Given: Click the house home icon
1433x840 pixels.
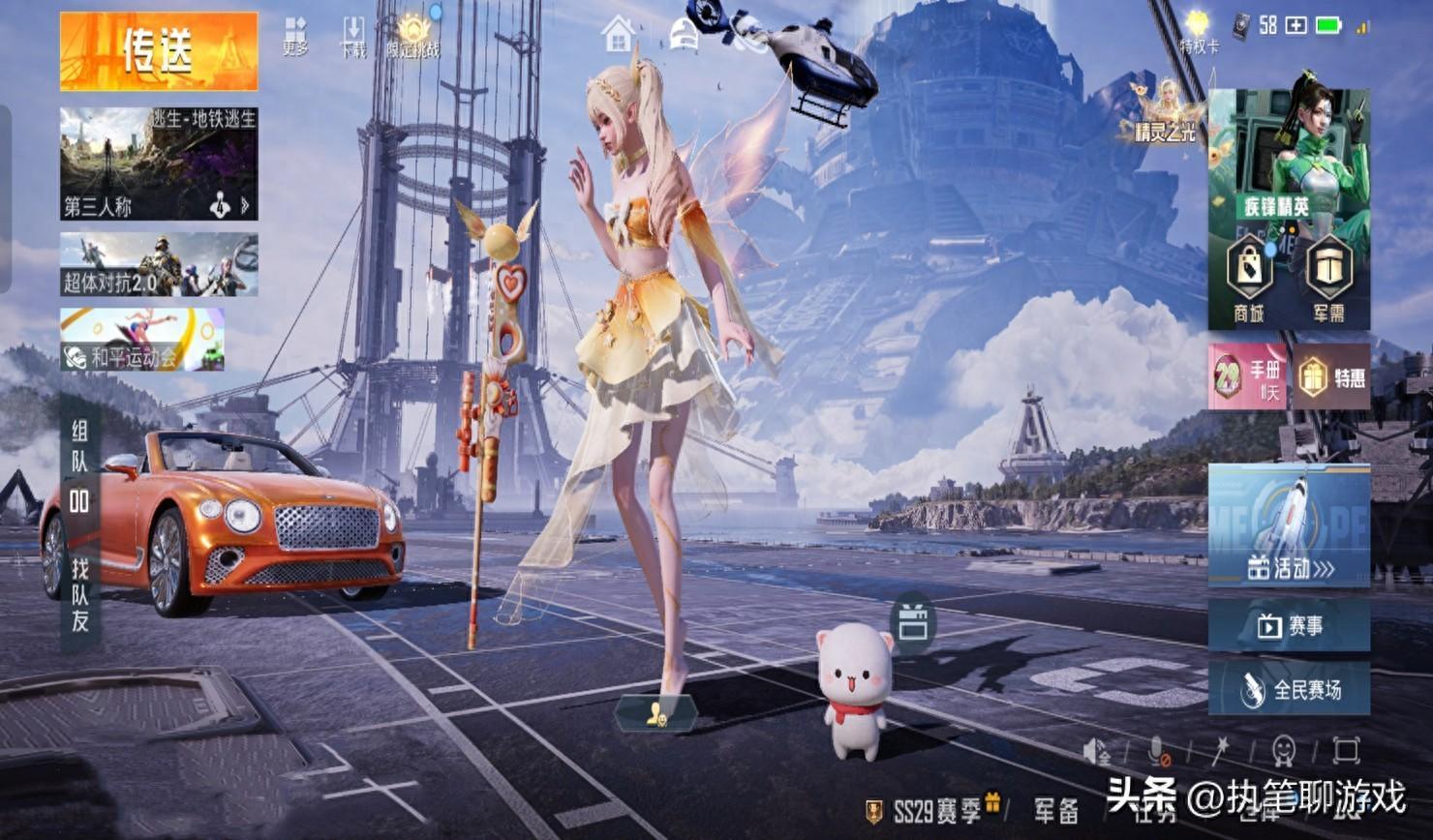Looking at the screenshot, I should [618, 35].
